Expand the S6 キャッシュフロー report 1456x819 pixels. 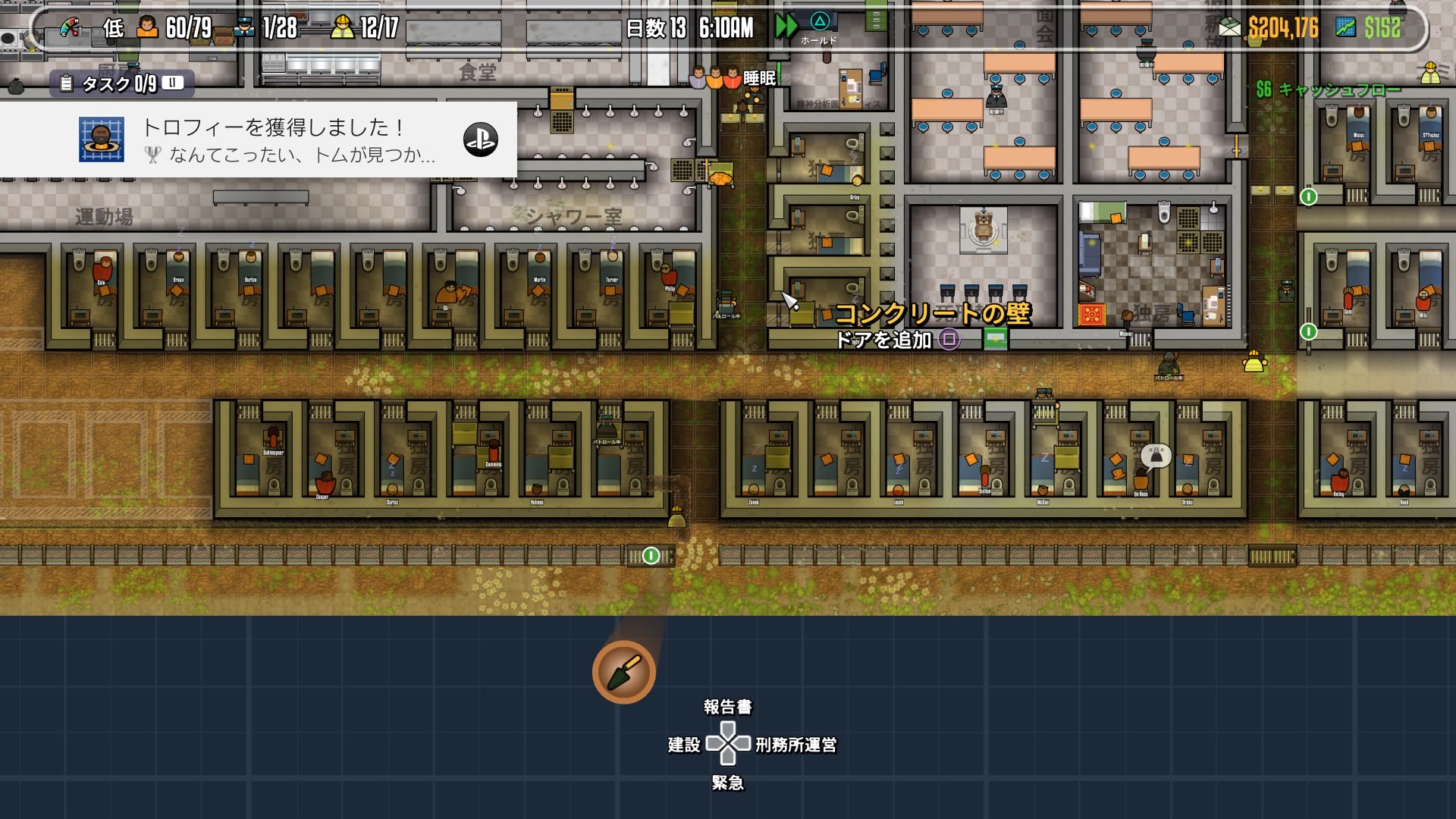[1329, 89]
